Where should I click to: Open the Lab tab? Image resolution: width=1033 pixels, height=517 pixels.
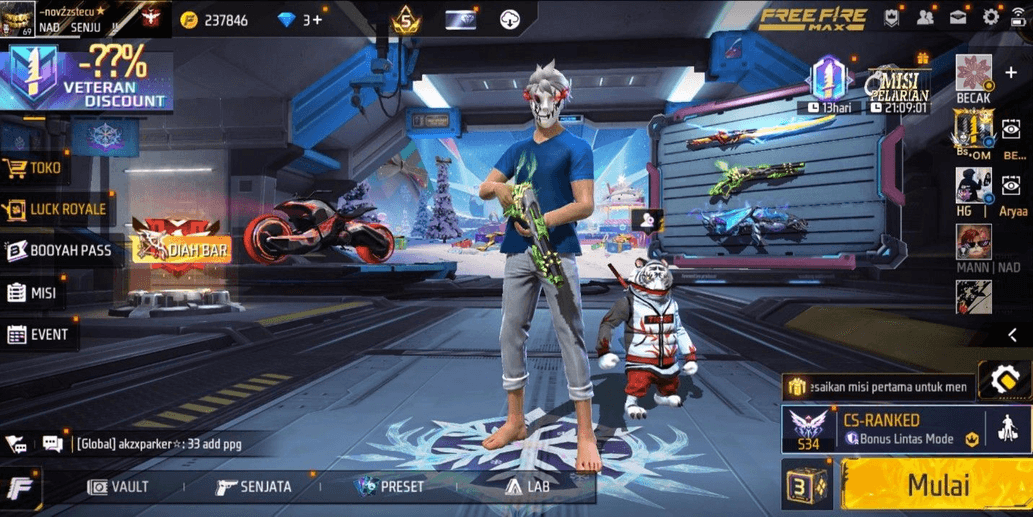(x=527, y=487)
